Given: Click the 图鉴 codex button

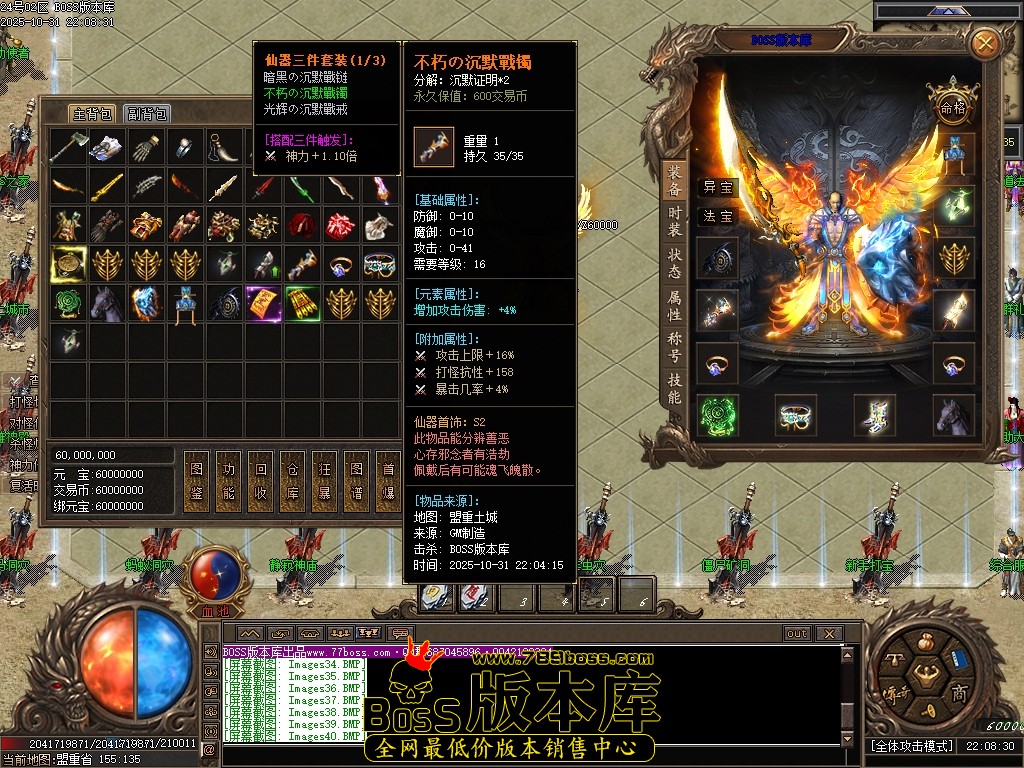Looking at the screenshot, I should click(199, 481).
